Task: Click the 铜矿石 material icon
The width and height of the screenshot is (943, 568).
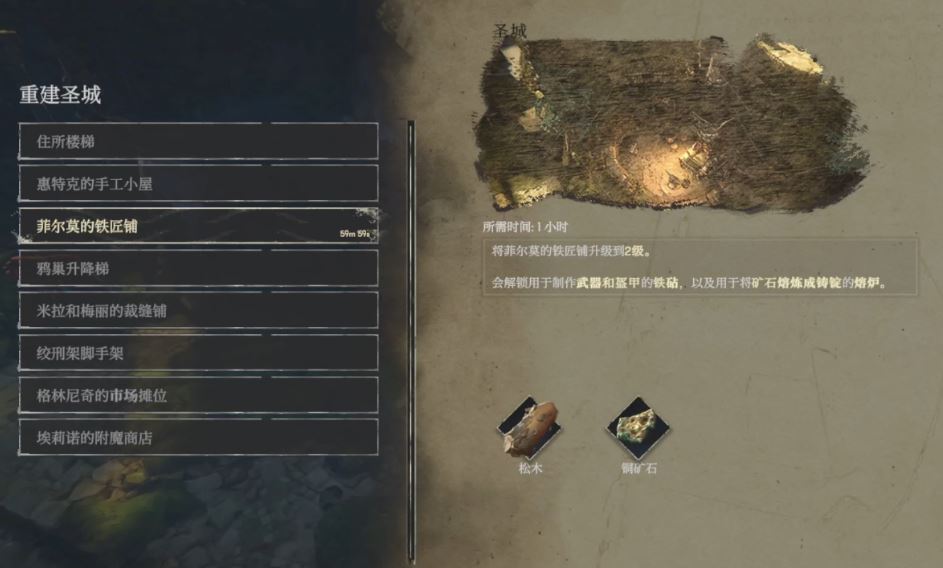Action: [637, 428]
